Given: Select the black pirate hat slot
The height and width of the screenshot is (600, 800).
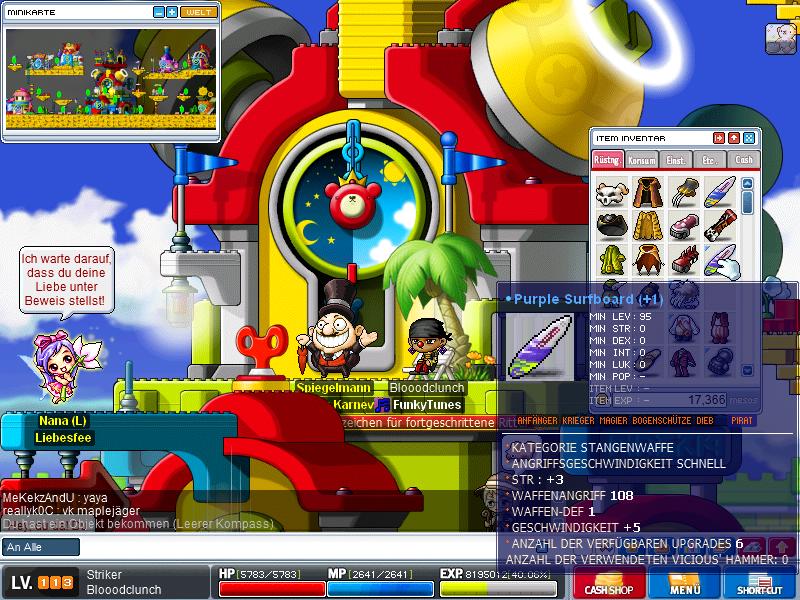Looking at the screenshot, I should (x=612, y=225).
